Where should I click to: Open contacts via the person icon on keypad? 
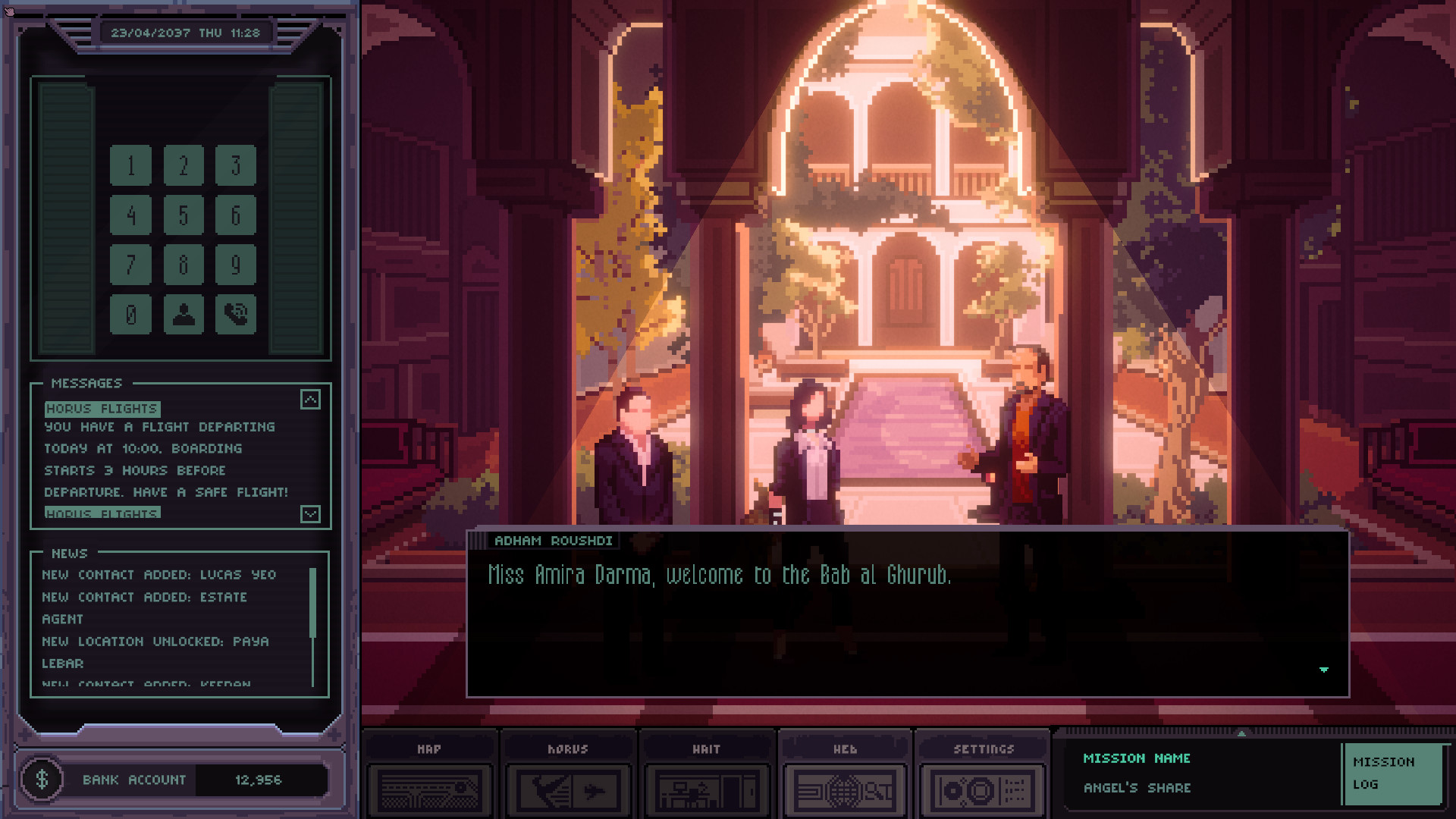[x=184, y=314]
